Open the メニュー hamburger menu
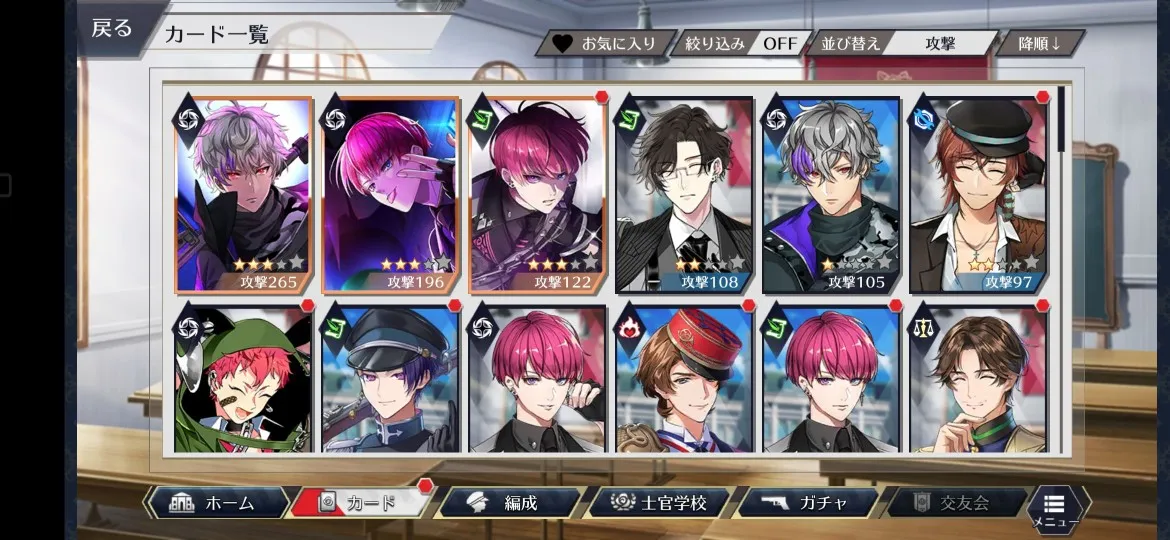The height and width of the screenshot is (540, 1170). point(1056,507)
